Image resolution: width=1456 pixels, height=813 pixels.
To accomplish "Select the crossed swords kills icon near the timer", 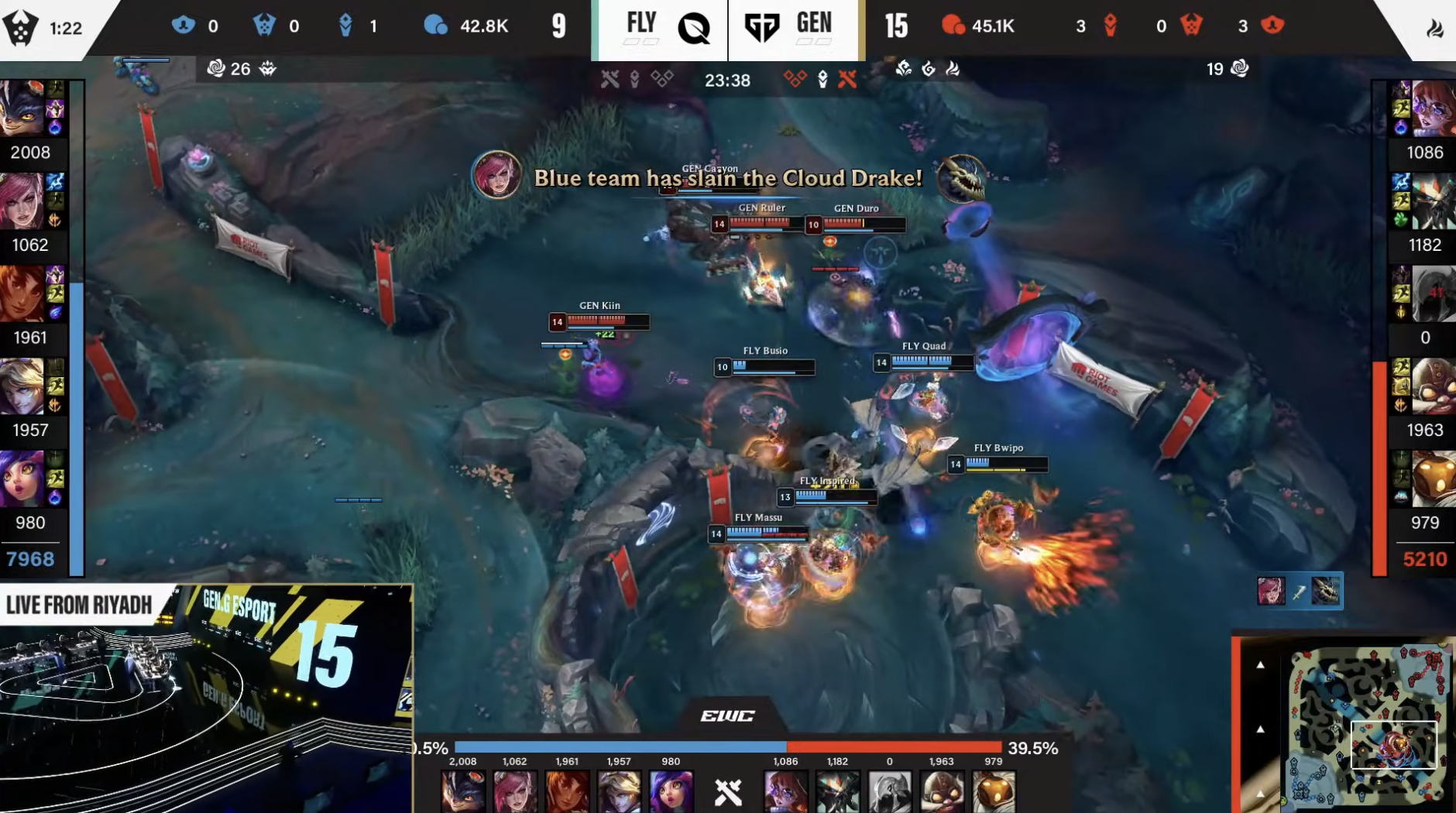I will tap(611, 78).
